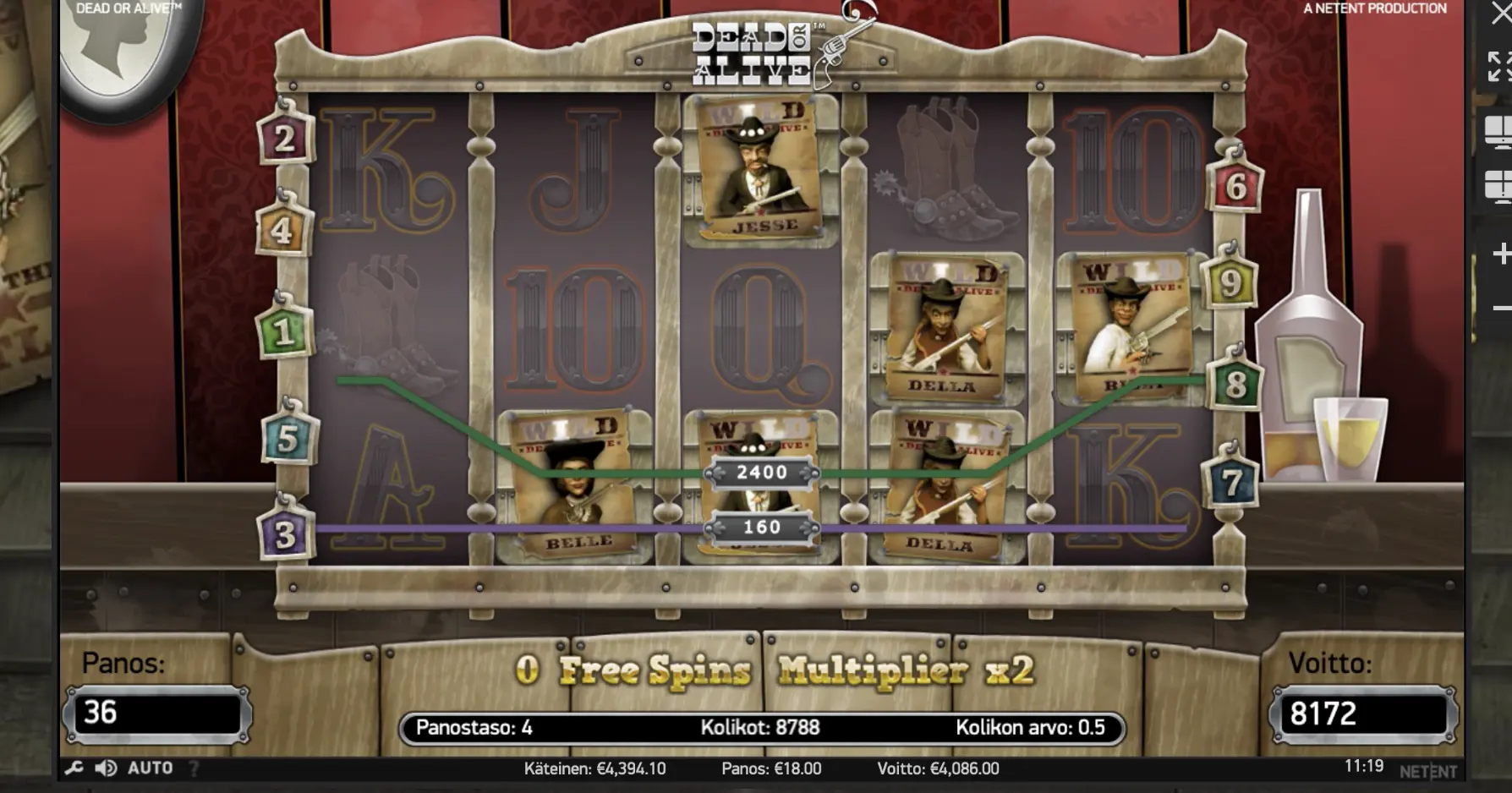This screenshot has height=793, width=1512.
Task: Toggle fullscreen with the arrows icon
Action: [1499, 66]
